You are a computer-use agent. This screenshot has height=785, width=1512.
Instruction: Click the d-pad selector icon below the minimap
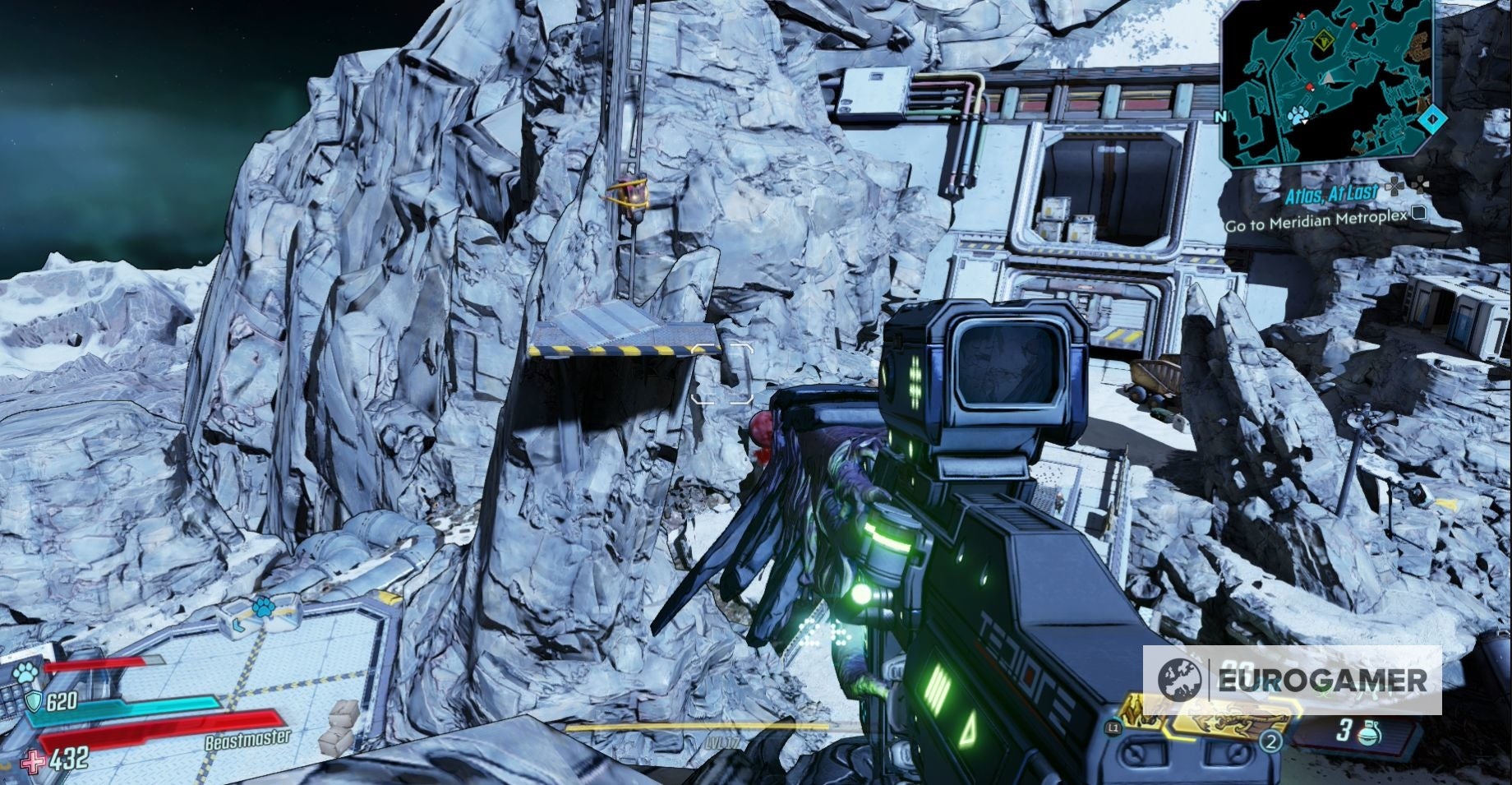[x=1419, y=183]
